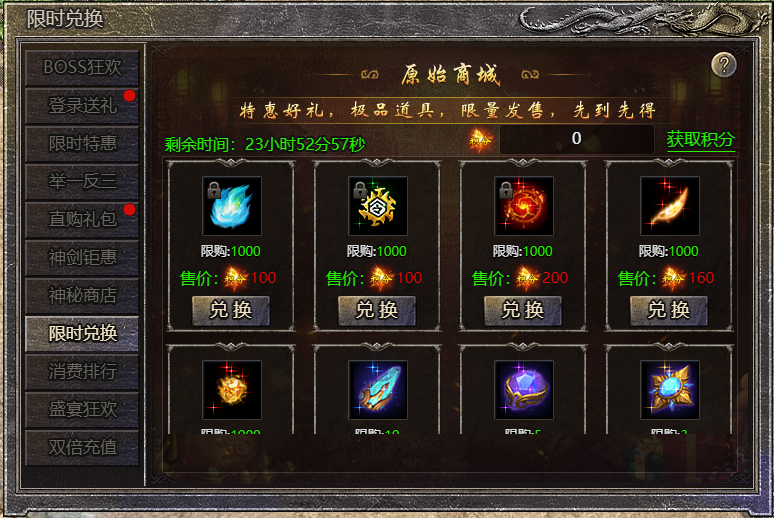774x518 pixels.
Task: Select the 限时兑换 tab
Action: click(x=82, y=333)
